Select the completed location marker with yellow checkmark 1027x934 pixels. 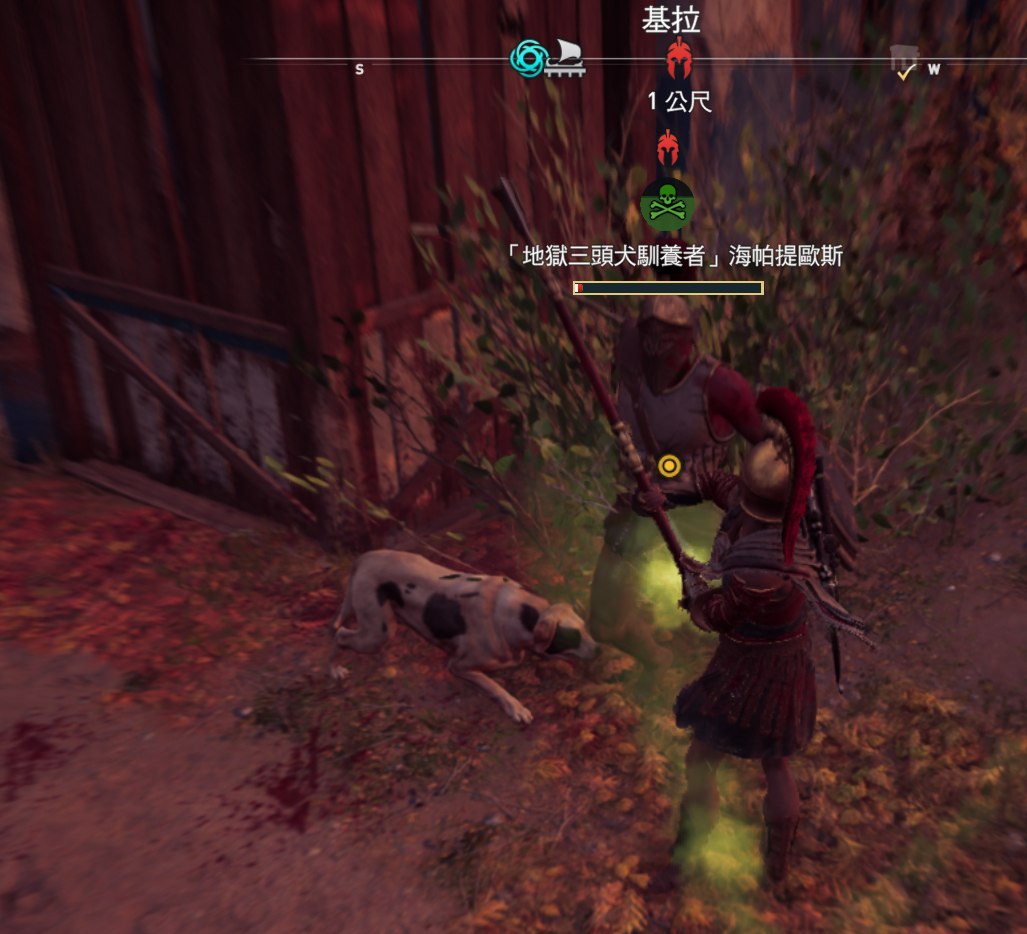pyautogui.click(x=904, y=62)
